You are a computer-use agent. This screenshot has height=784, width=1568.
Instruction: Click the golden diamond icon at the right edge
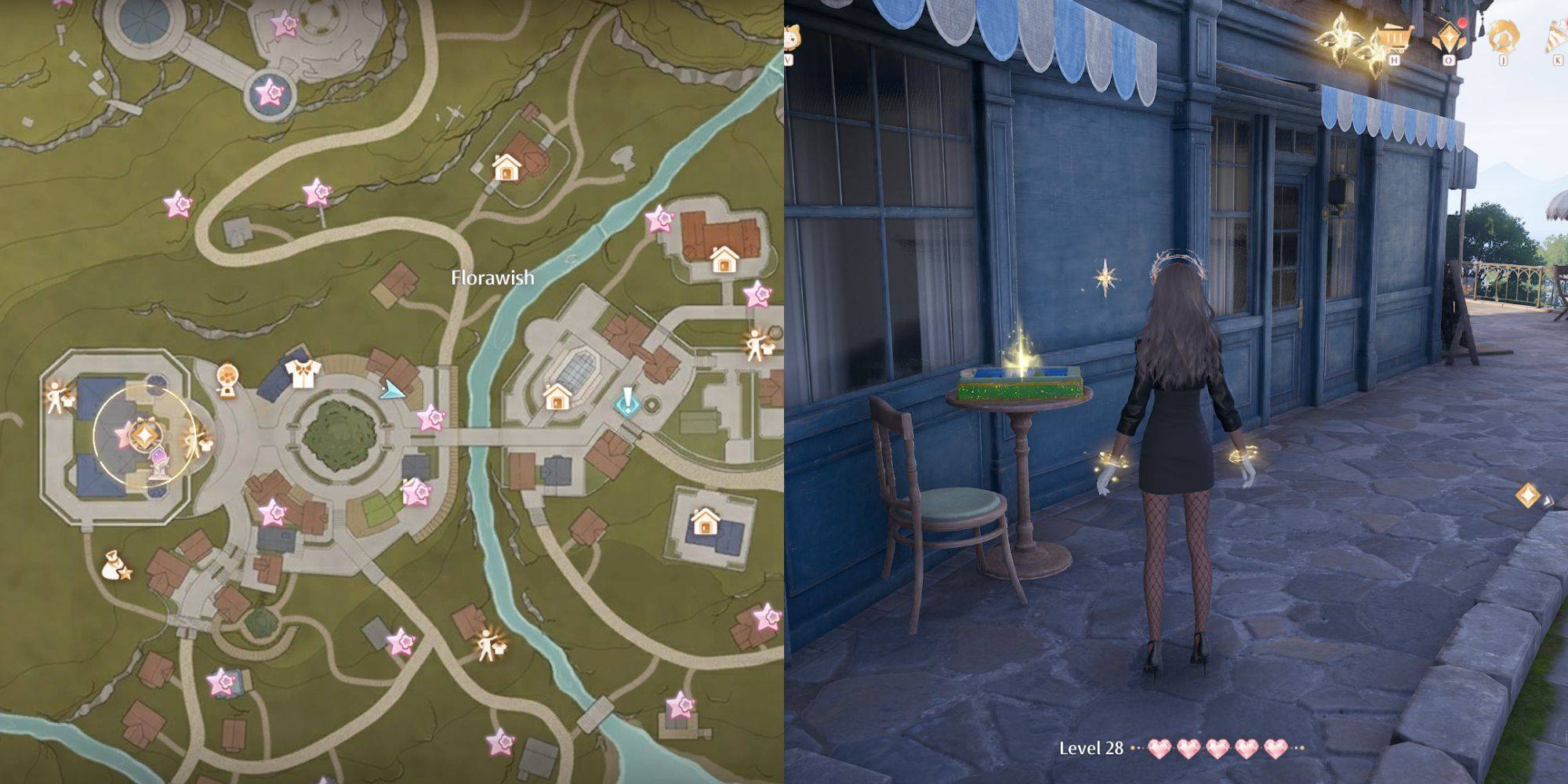1527,495
